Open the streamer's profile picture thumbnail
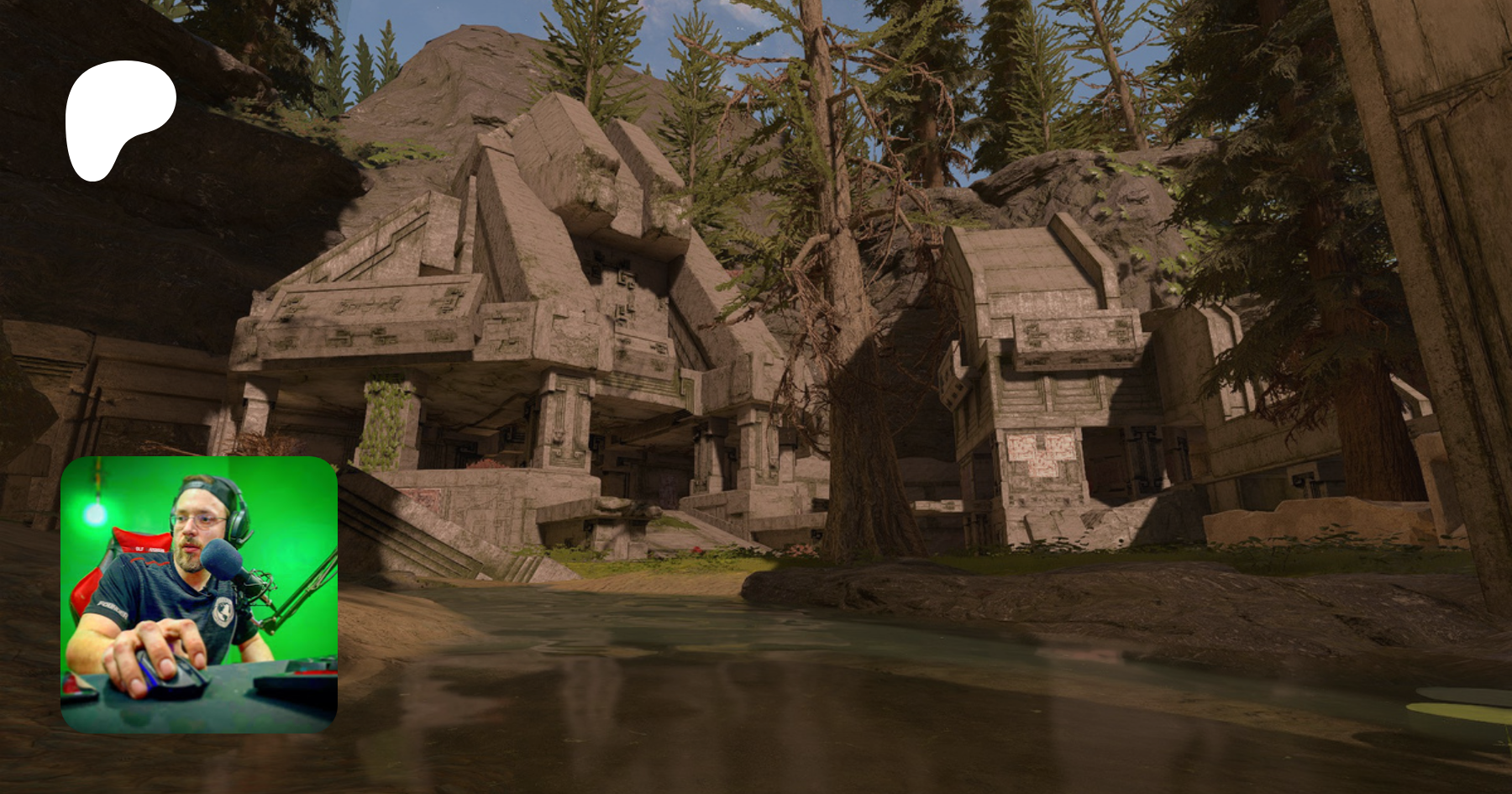This screenshot has width=1512, height=794. [199, 595]
